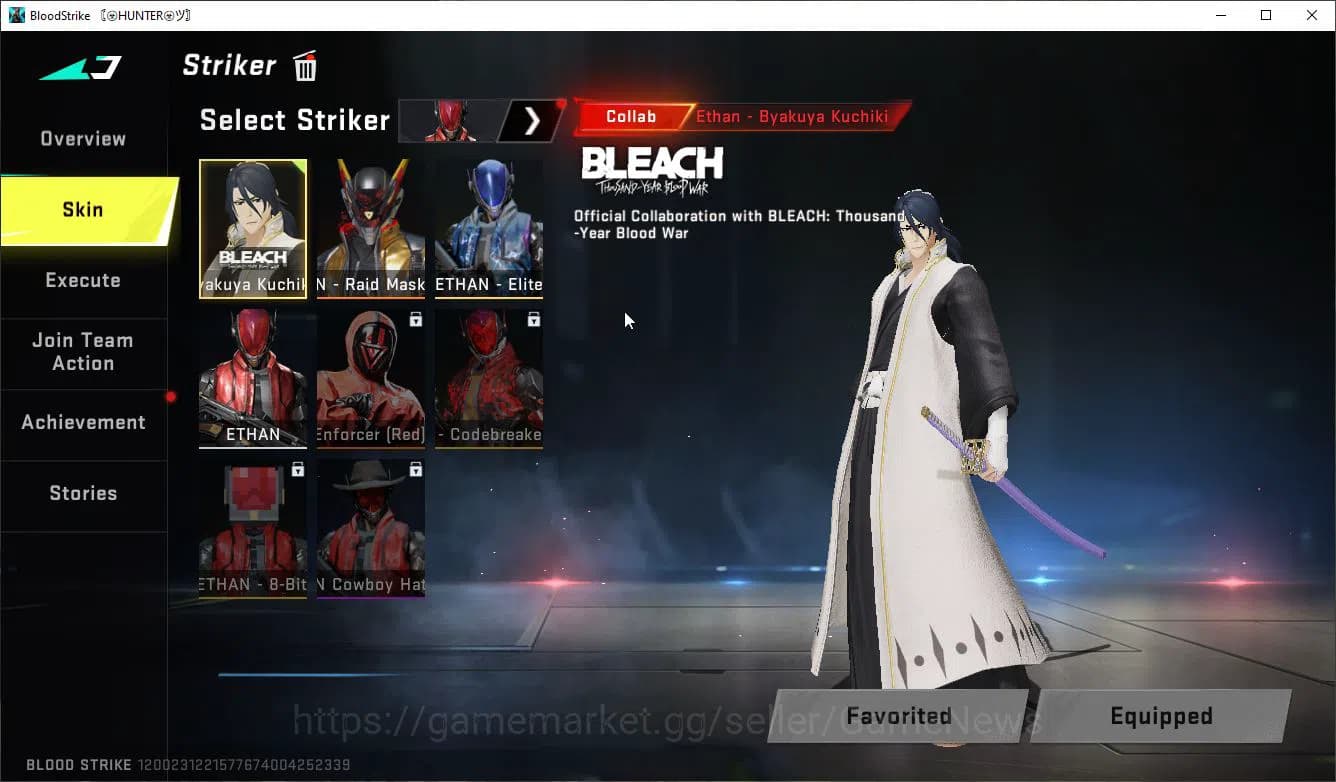Select the Overview section
Viewport: 1336px width, 782px height.
82,138
